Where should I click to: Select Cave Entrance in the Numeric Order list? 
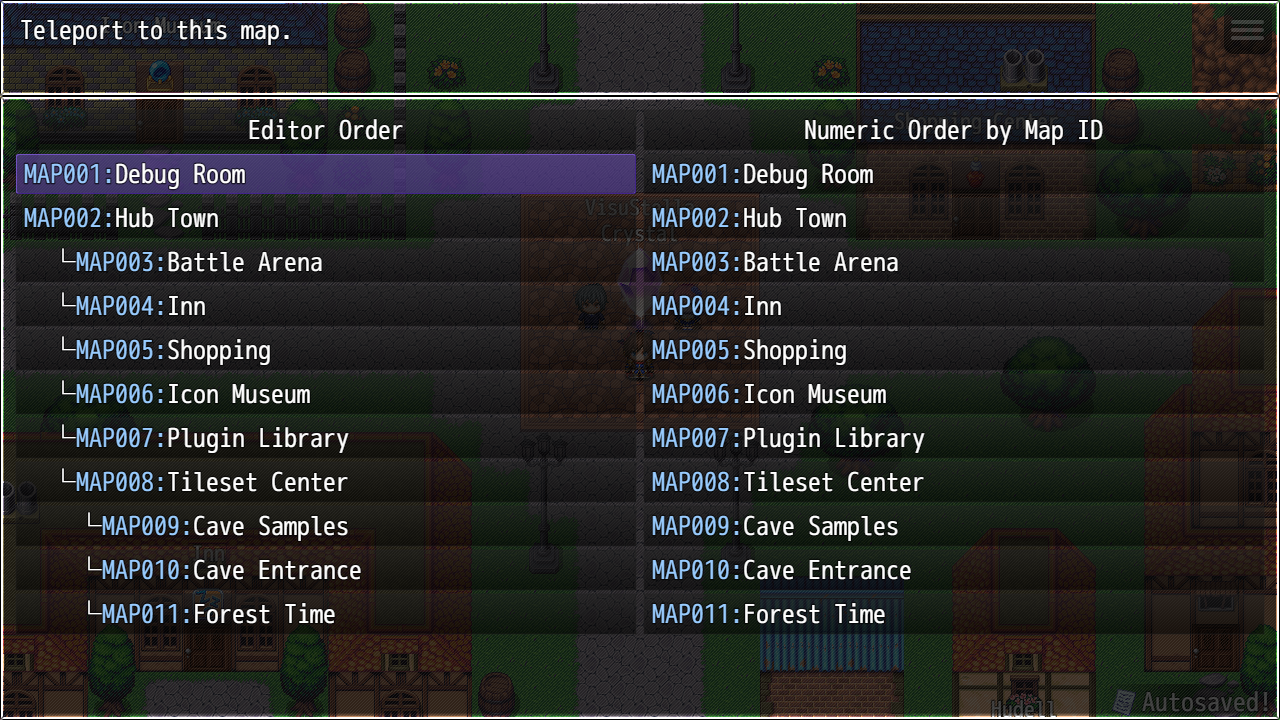tap(954, 571)
